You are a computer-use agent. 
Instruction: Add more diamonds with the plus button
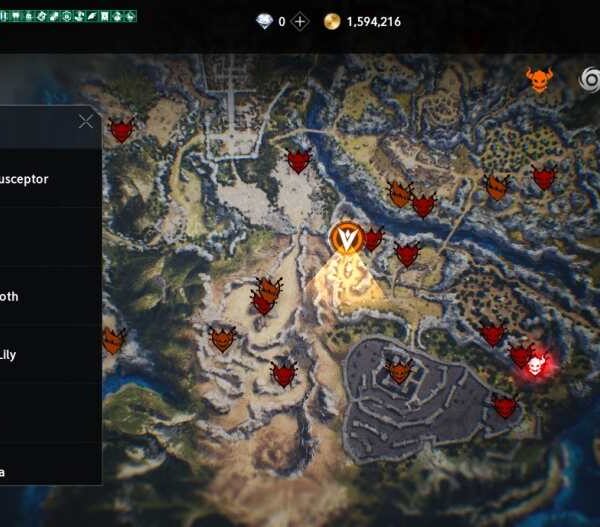pyautogui.click(x=299, y=21)
